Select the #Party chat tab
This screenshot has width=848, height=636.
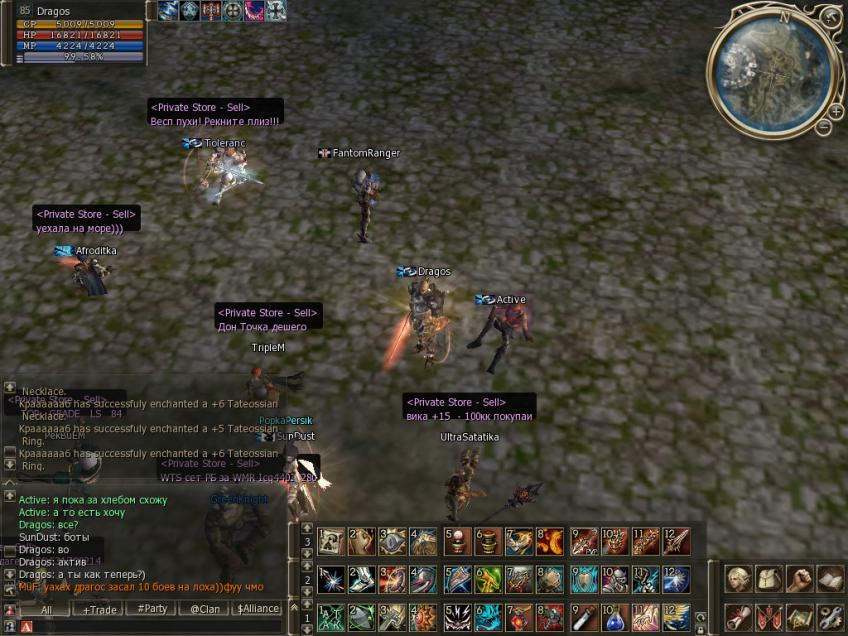pyautogui.click(x=152, y=608)
